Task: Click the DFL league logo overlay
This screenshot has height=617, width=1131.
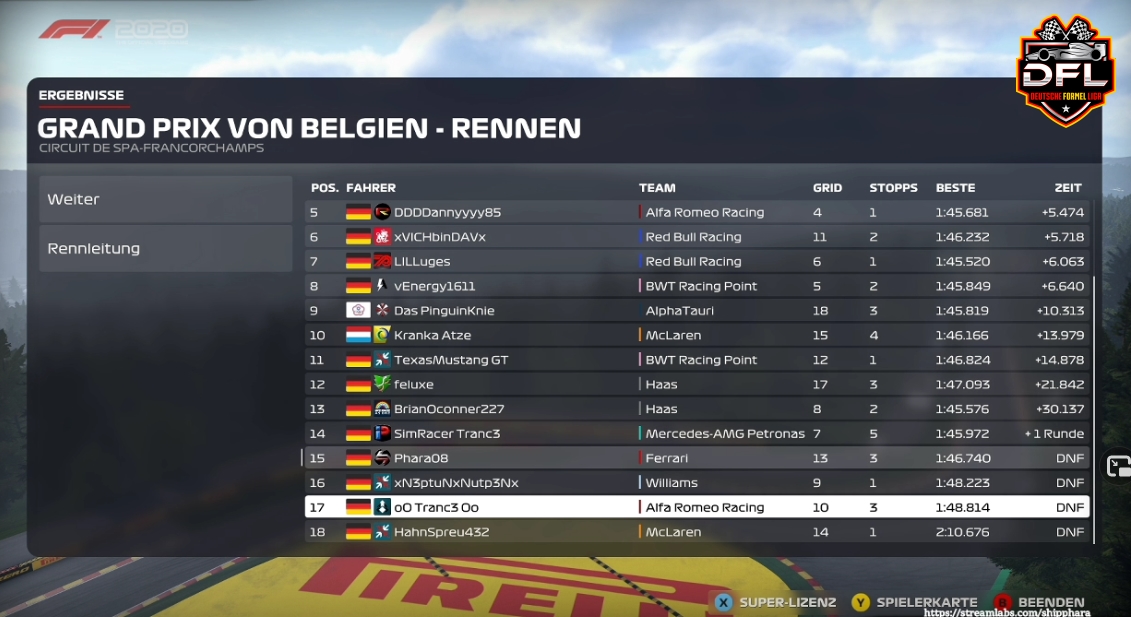Action: 1065,70
